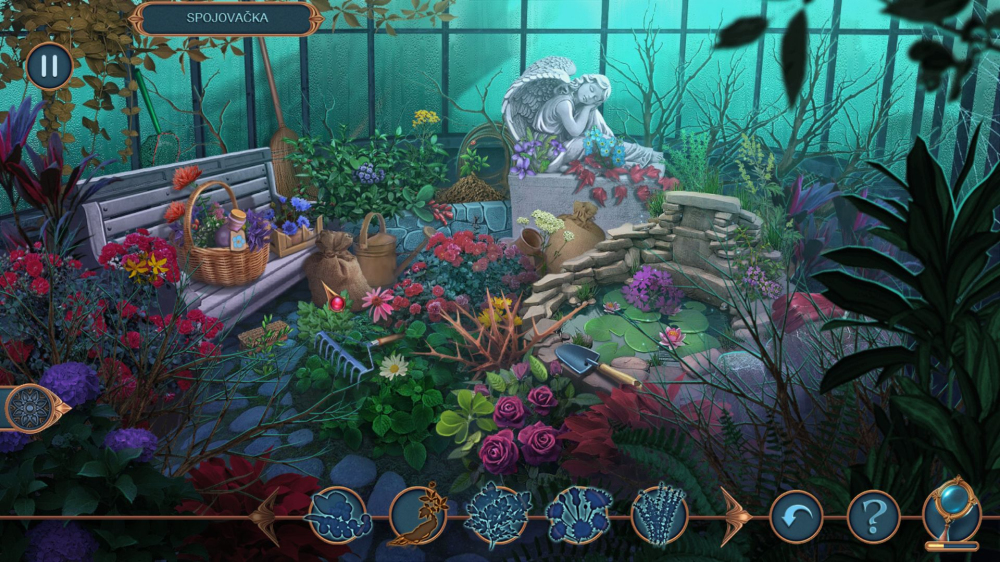Image resolution: width=1000 pixels, height=562 pixels.
Task: Select the grape cluster silhouette
Action: [x=337, y=515]
